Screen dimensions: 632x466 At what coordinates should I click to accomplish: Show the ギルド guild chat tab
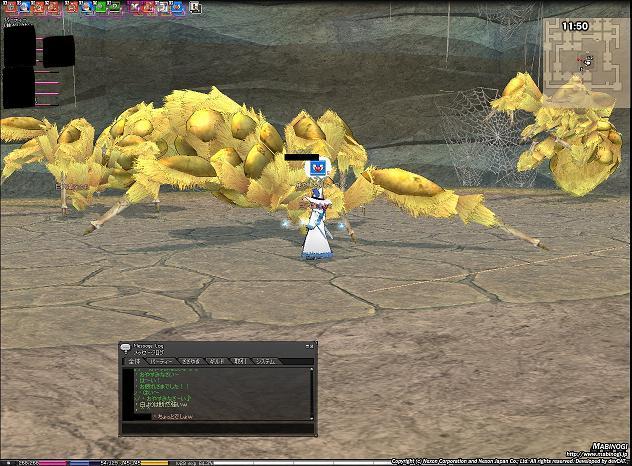(215, 360)
